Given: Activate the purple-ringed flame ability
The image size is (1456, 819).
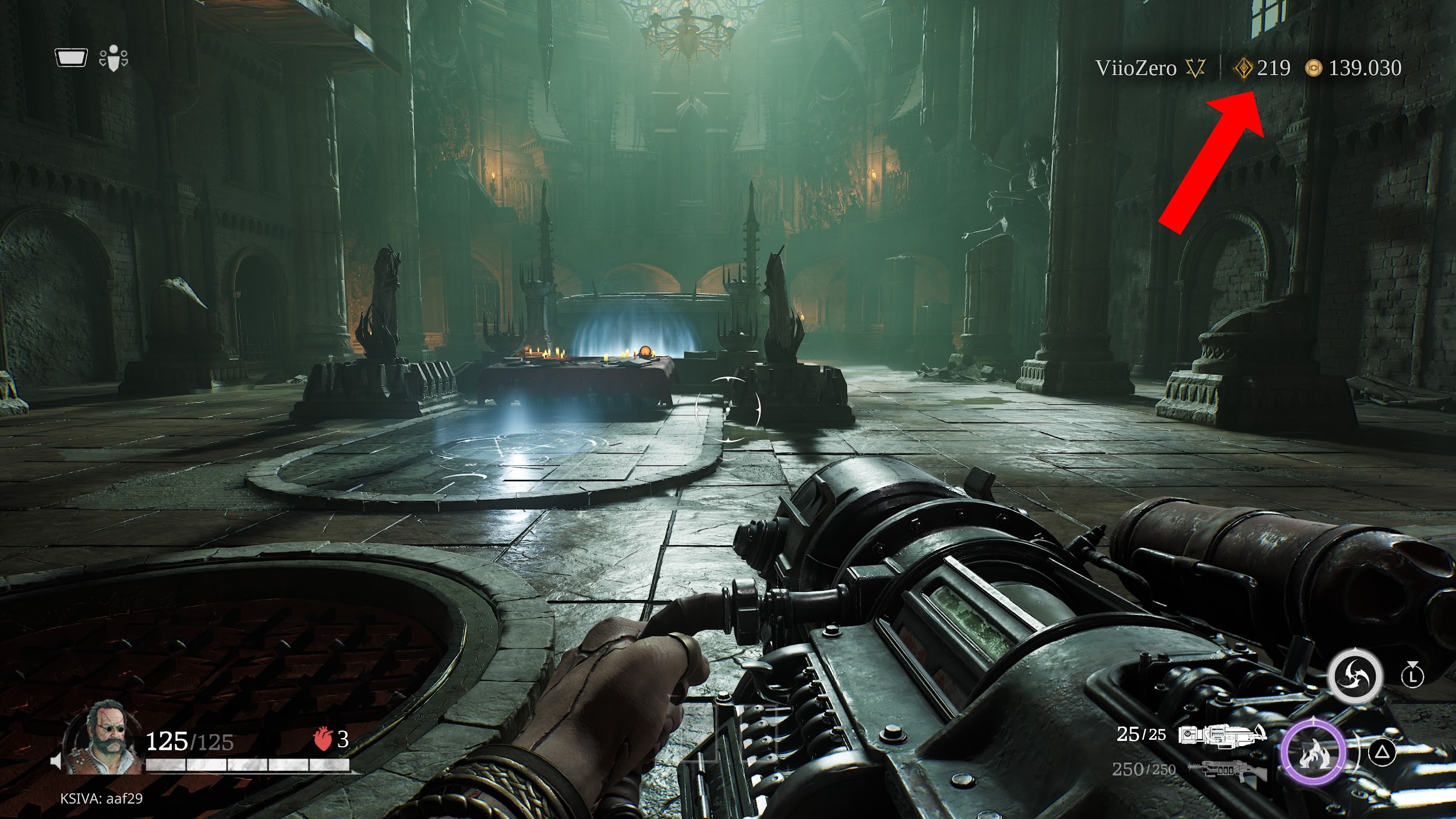Looking at the screenshot, I should (1313, 752).
